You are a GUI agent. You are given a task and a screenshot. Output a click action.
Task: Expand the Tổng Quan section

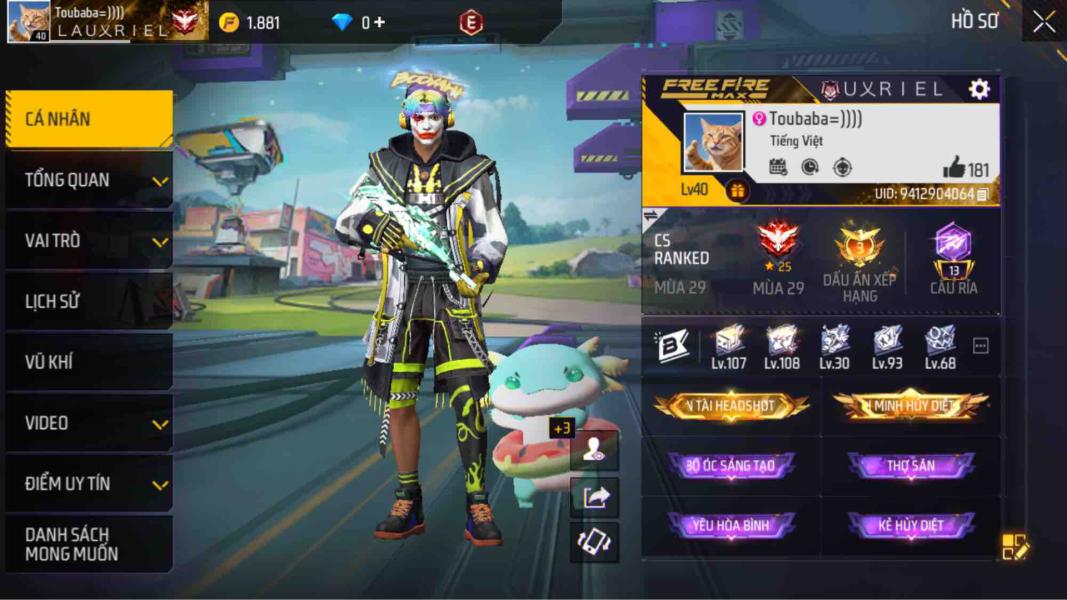coord(88,180)
